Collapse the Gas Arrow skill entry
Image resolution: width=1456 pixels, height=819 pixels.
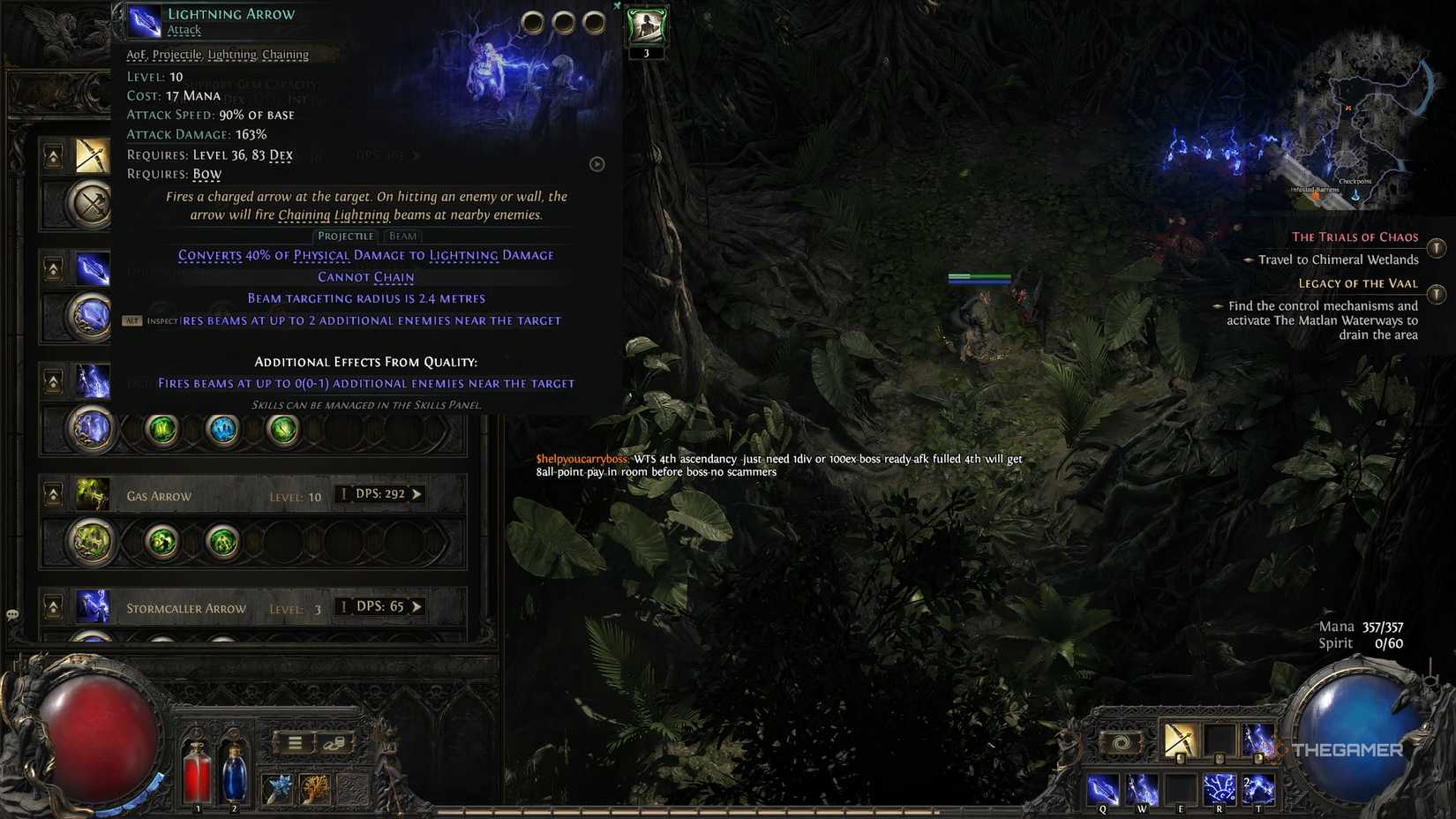52,493
